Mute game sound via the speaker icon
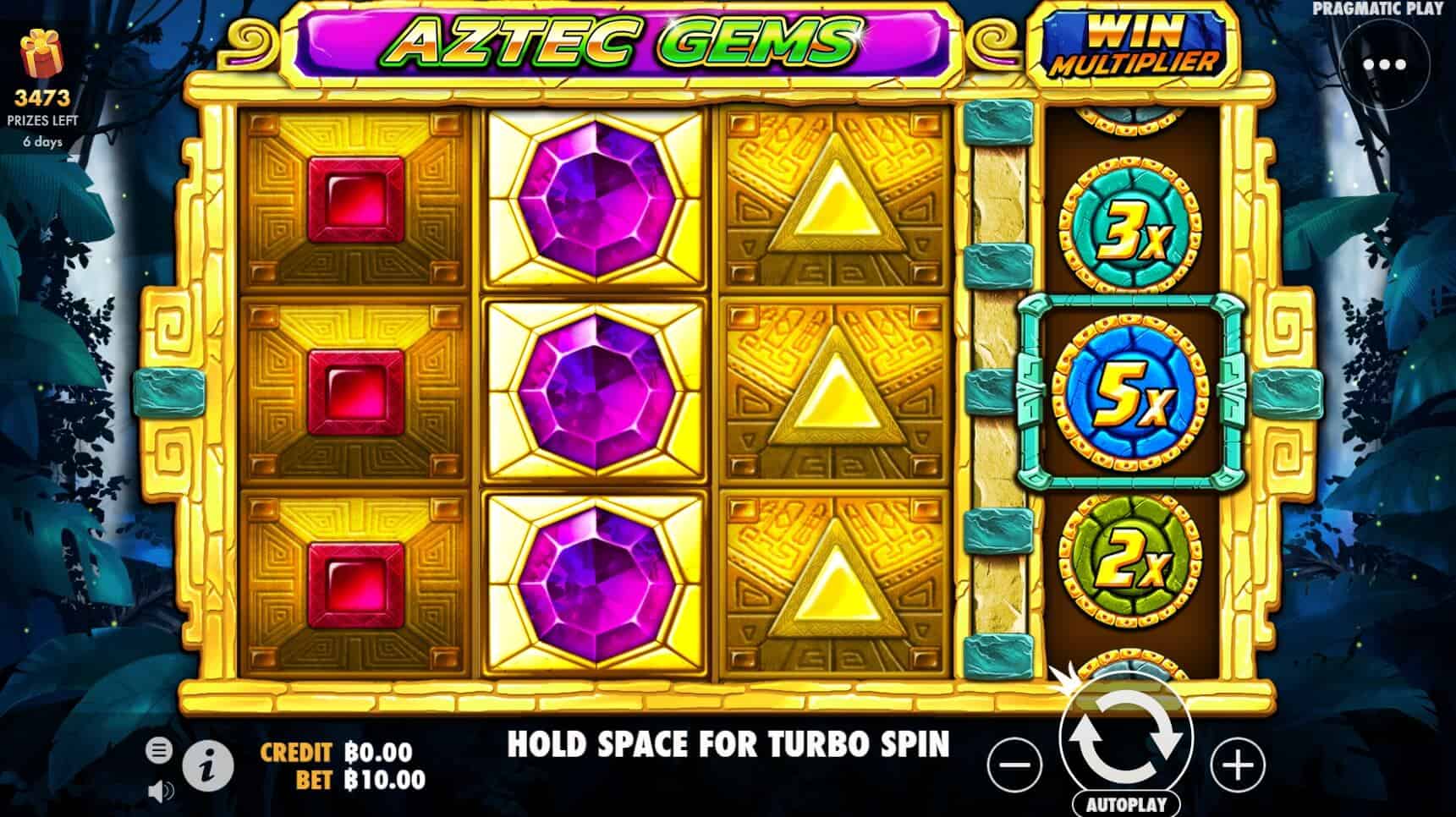 click(158, 788)
